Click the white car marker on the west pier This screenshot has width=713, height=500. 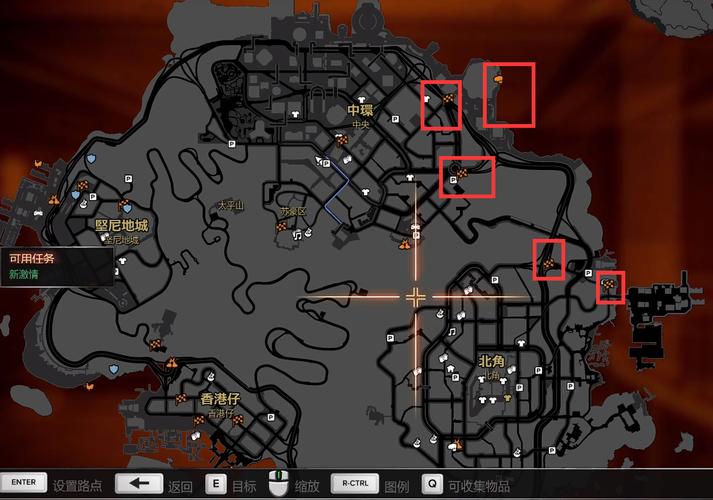coord(39,212)
